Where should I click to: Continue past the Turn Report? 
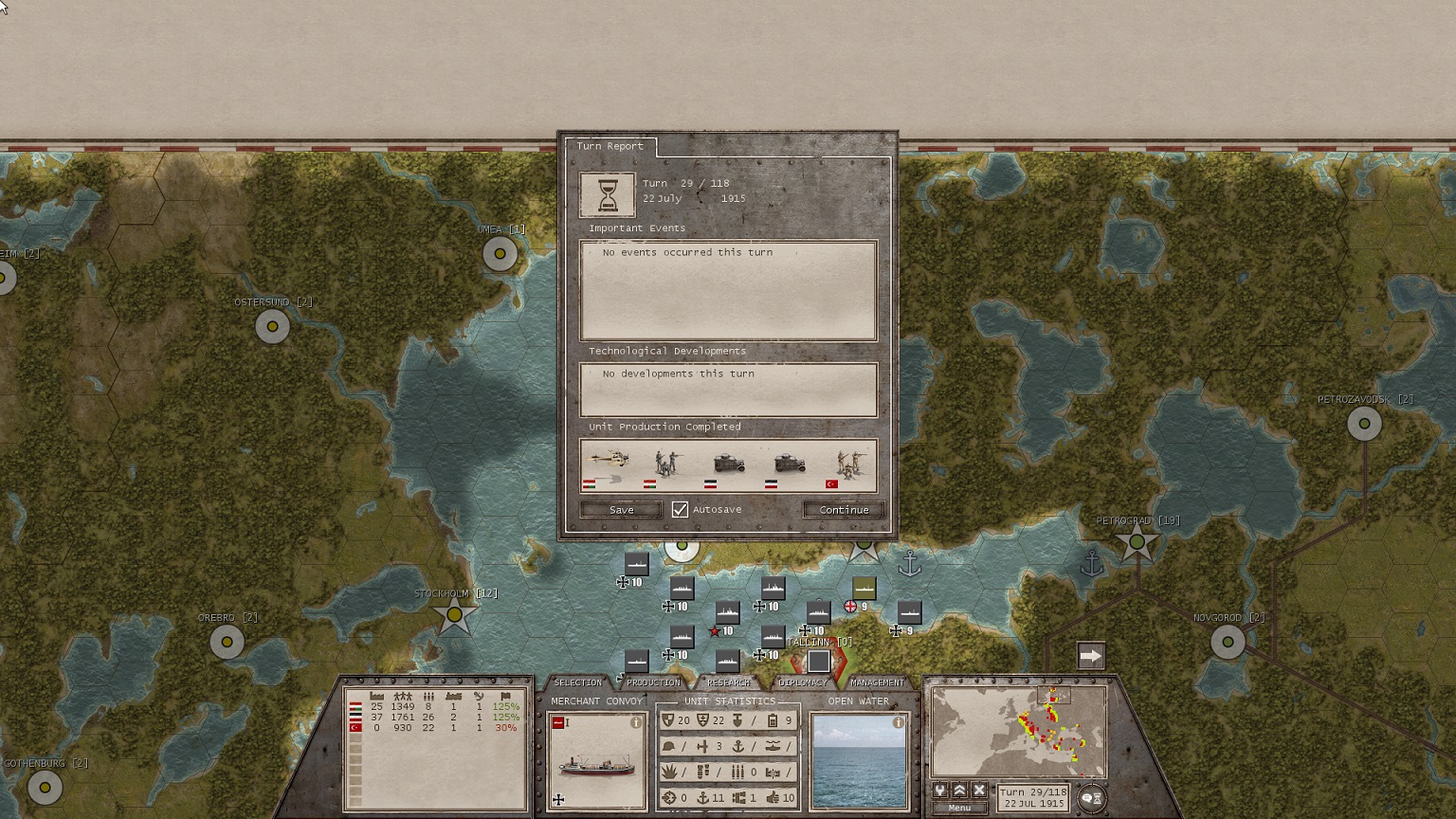coord(844,510)
